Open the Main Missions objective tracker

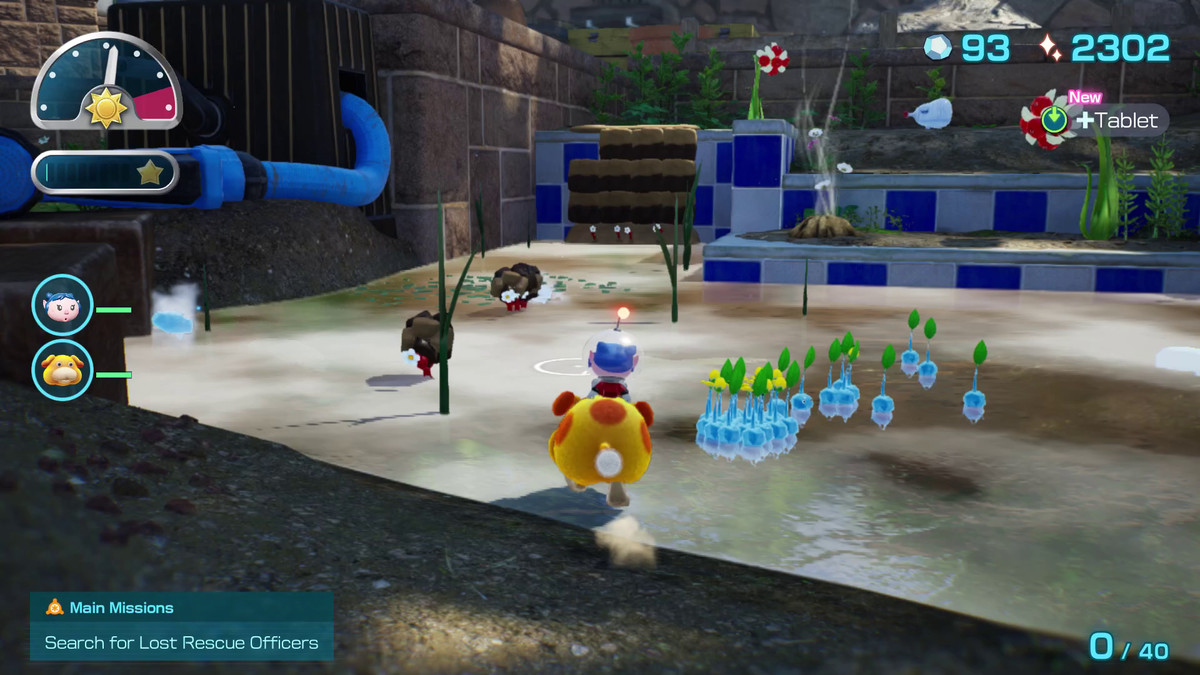(181, 626)
